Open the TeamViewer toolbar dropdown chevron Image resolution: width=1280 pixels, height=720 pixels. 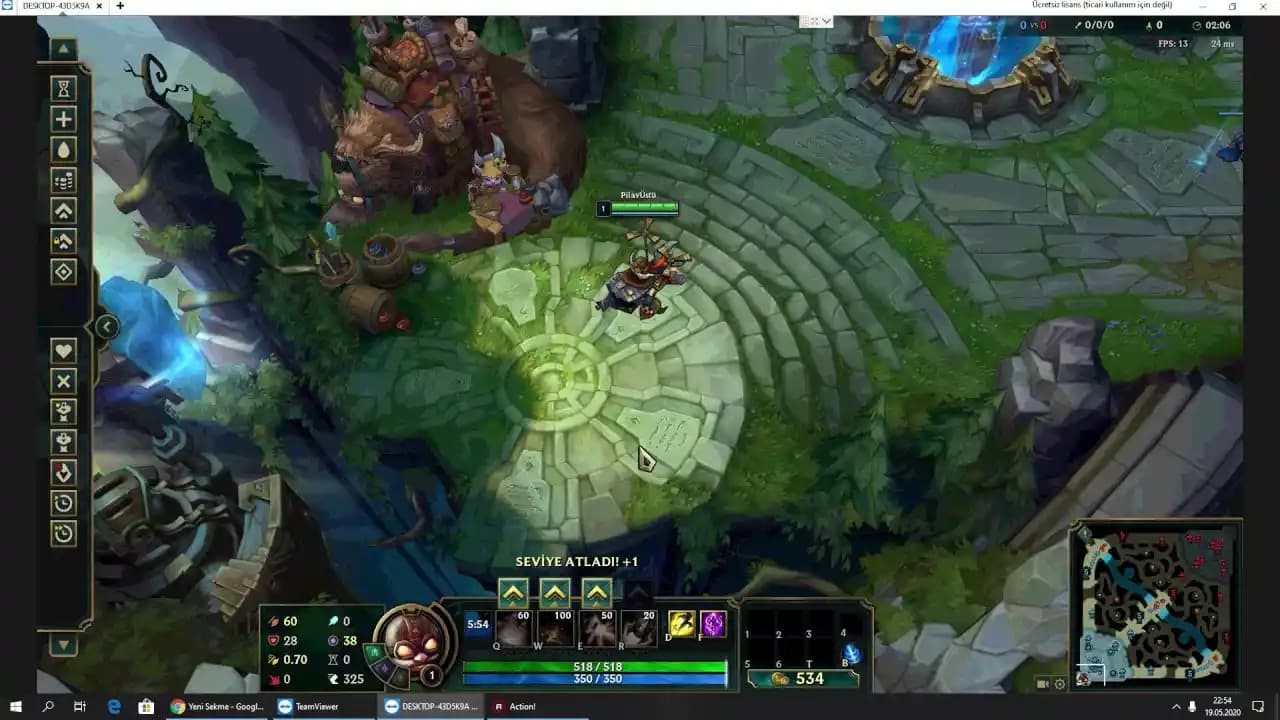824,20
